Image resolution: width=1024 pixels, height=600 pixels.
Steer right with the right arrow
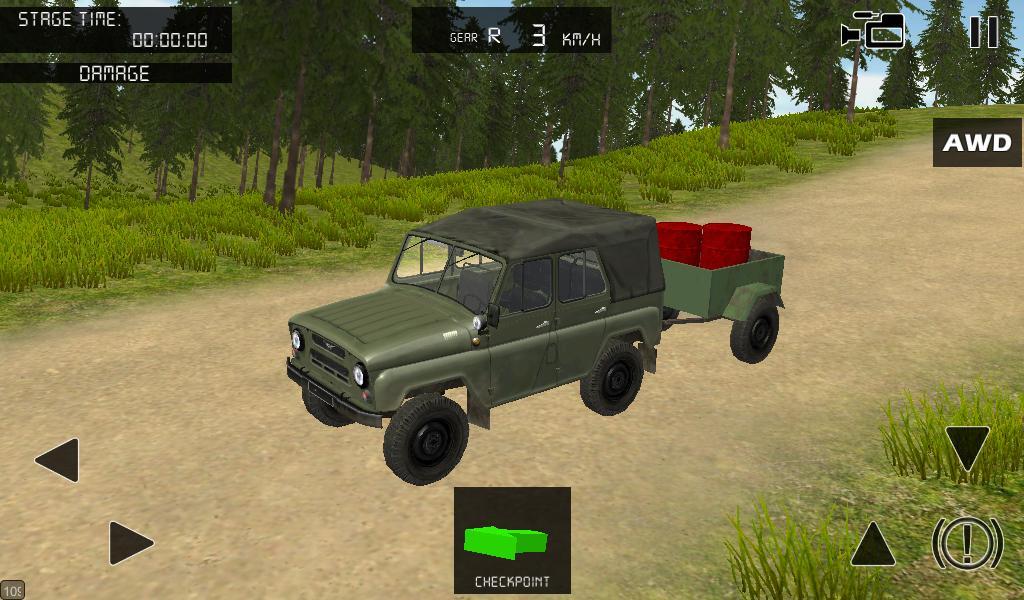point(131,543)
